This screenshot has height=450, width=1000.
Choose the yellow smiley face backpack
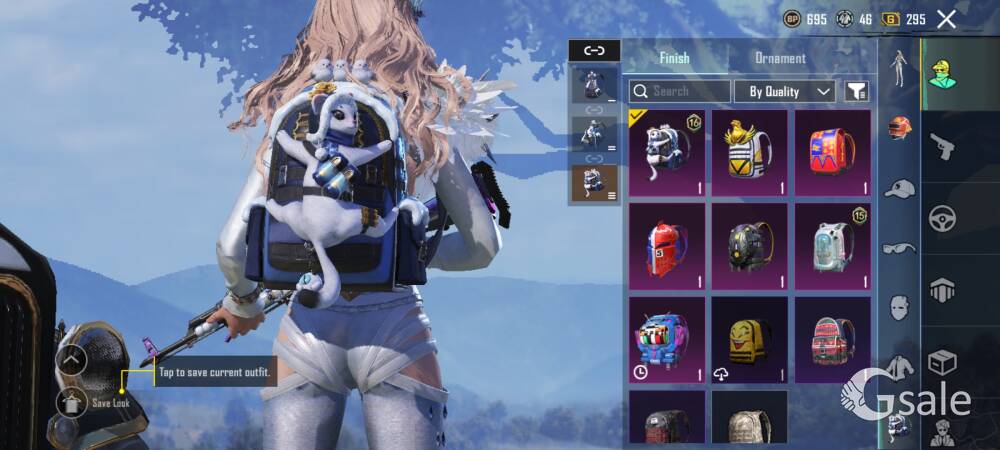pyautogui.click(x=749, y=339)
